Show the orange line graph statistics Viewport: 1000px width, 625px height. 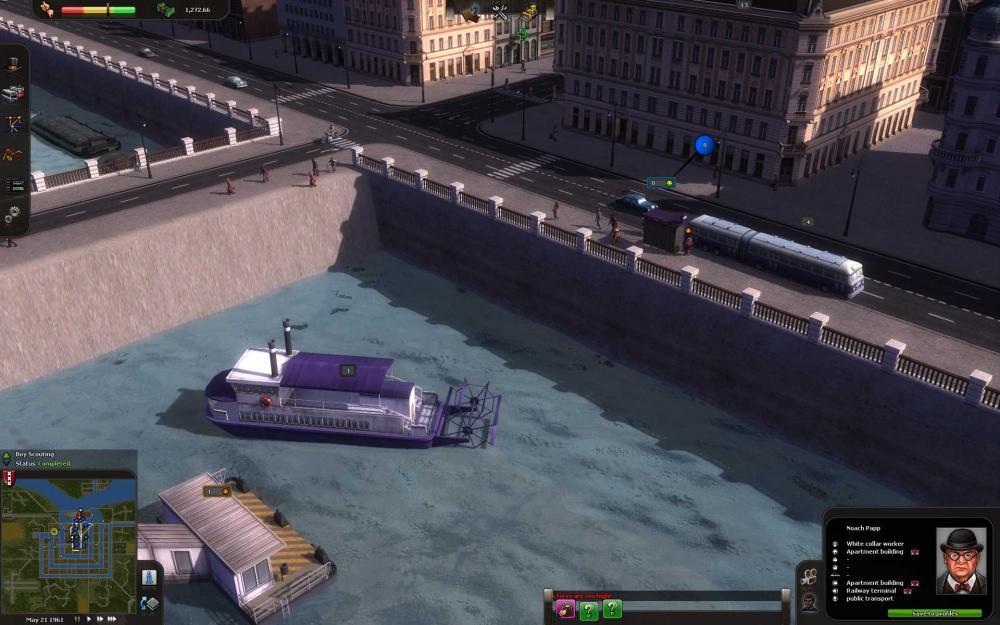[x=13, y=153]
